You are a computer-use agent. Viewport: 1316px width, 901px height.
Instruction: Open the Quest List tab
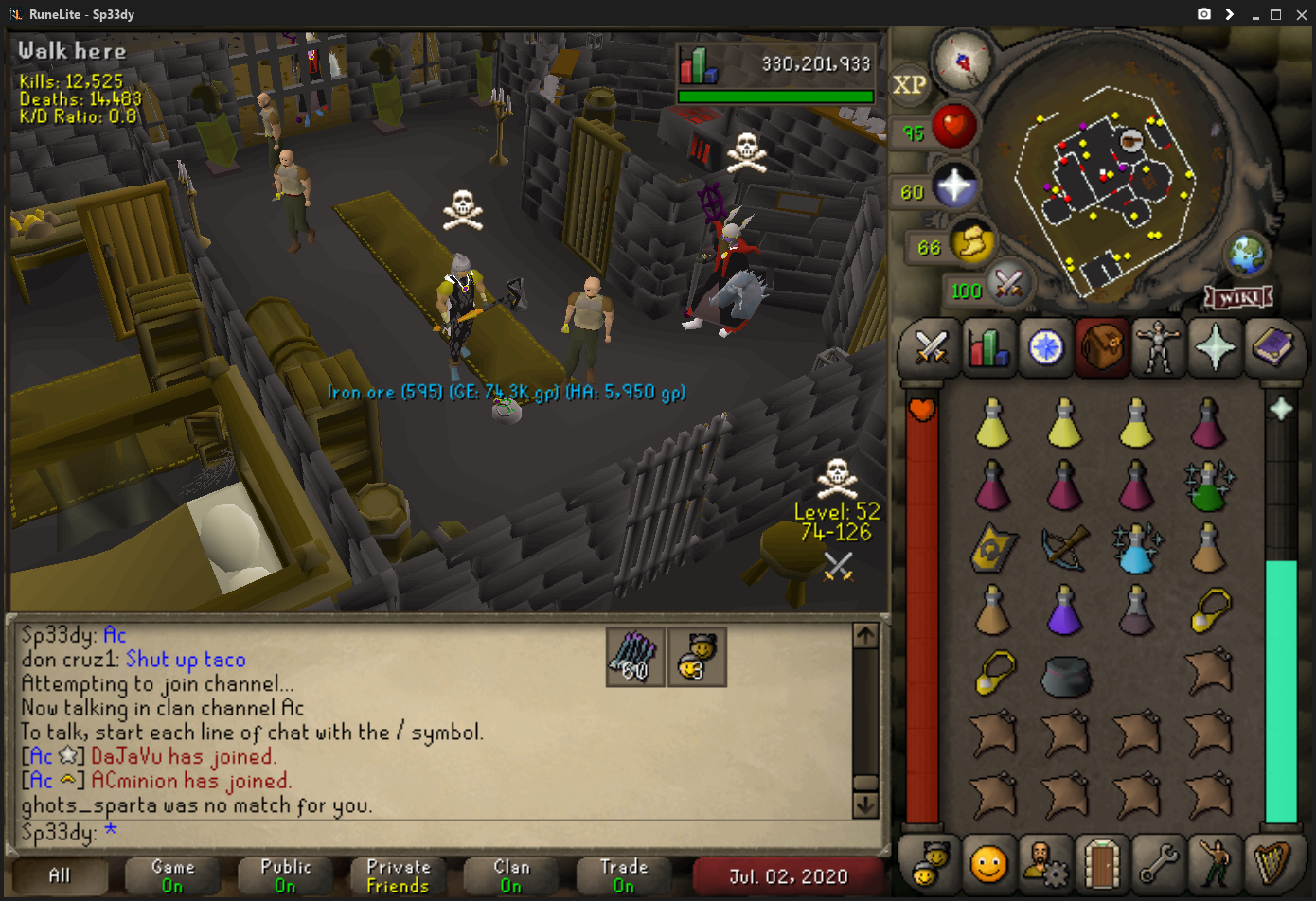click(1045, 348)
